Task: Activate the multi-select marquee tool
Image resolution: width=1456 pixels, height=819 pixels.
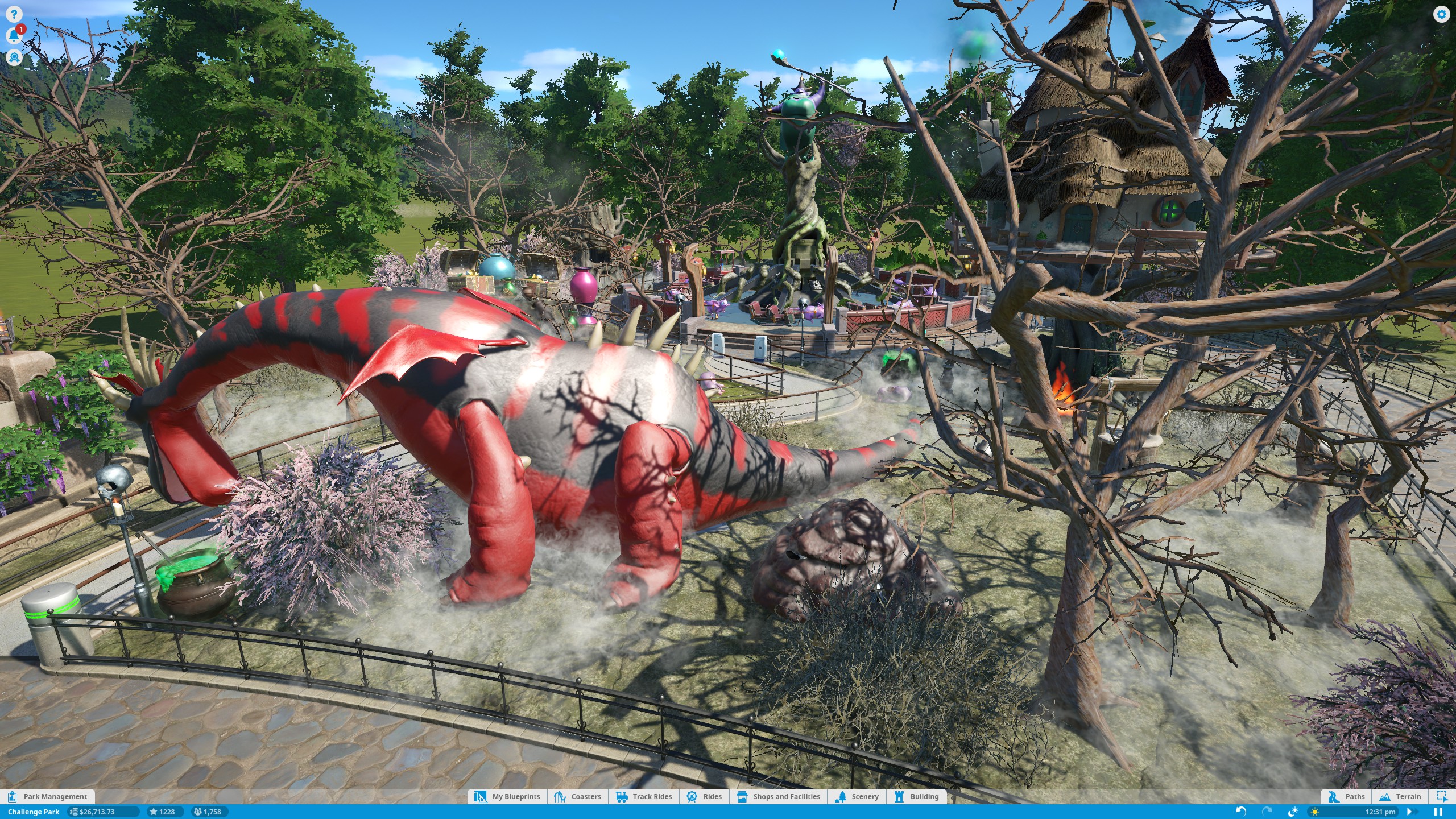Action: pos(1442,796)
